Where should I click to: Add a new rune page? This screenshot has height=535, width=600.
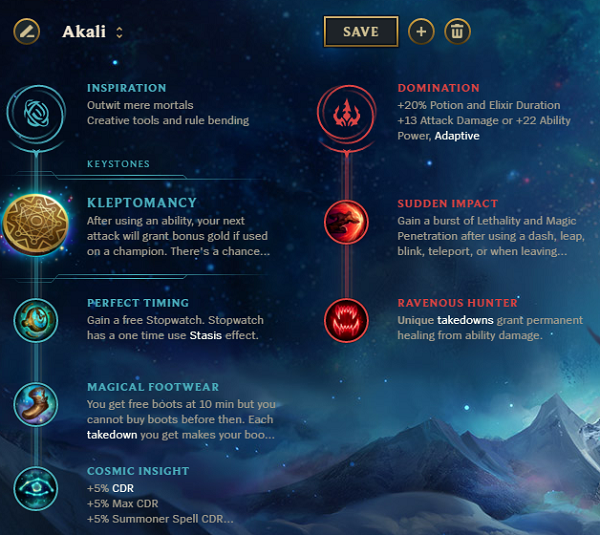[421, 32]
